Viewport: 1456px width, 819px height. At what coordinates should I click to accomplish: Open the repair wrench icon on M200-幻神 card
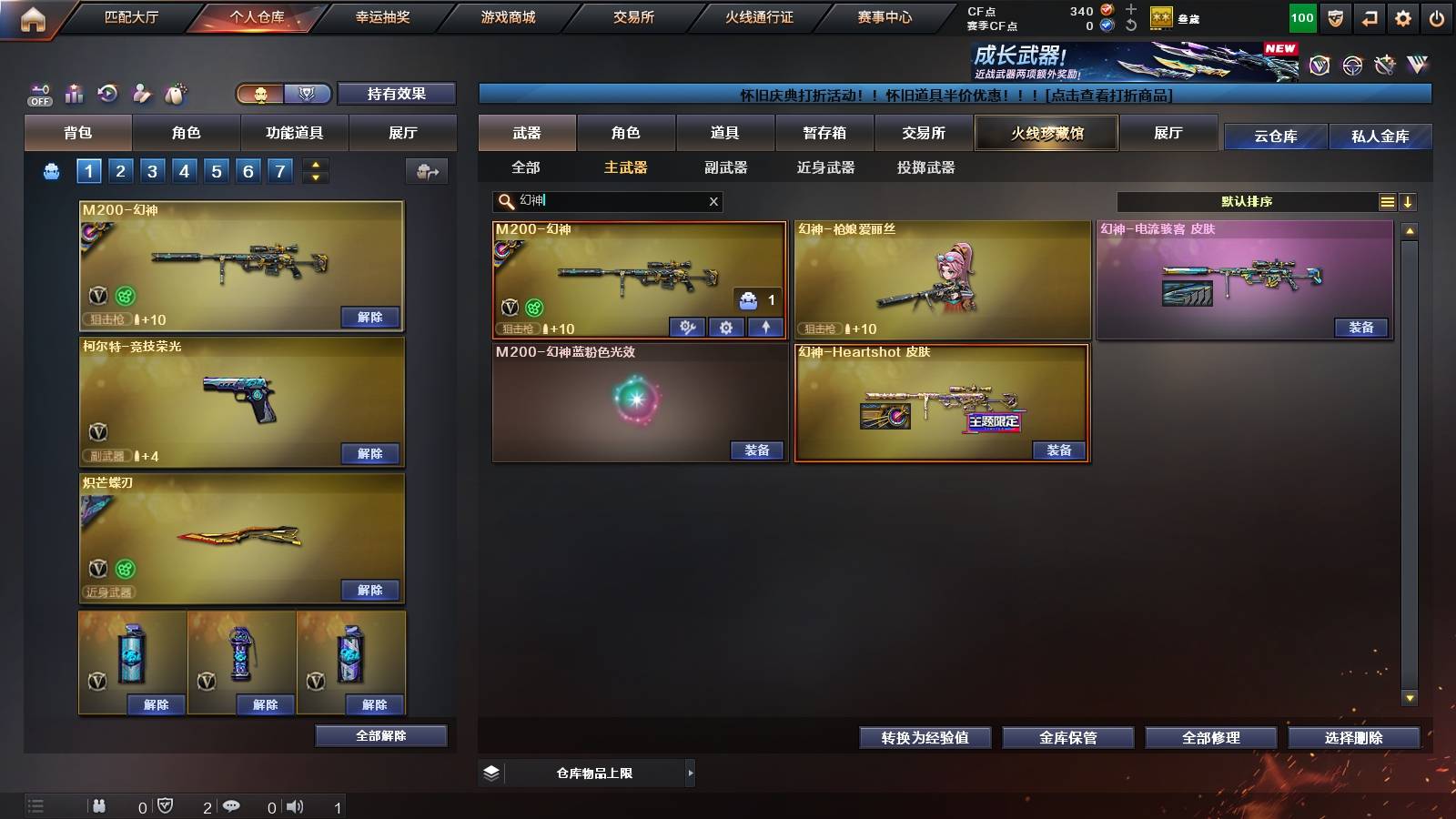(687, 328)
